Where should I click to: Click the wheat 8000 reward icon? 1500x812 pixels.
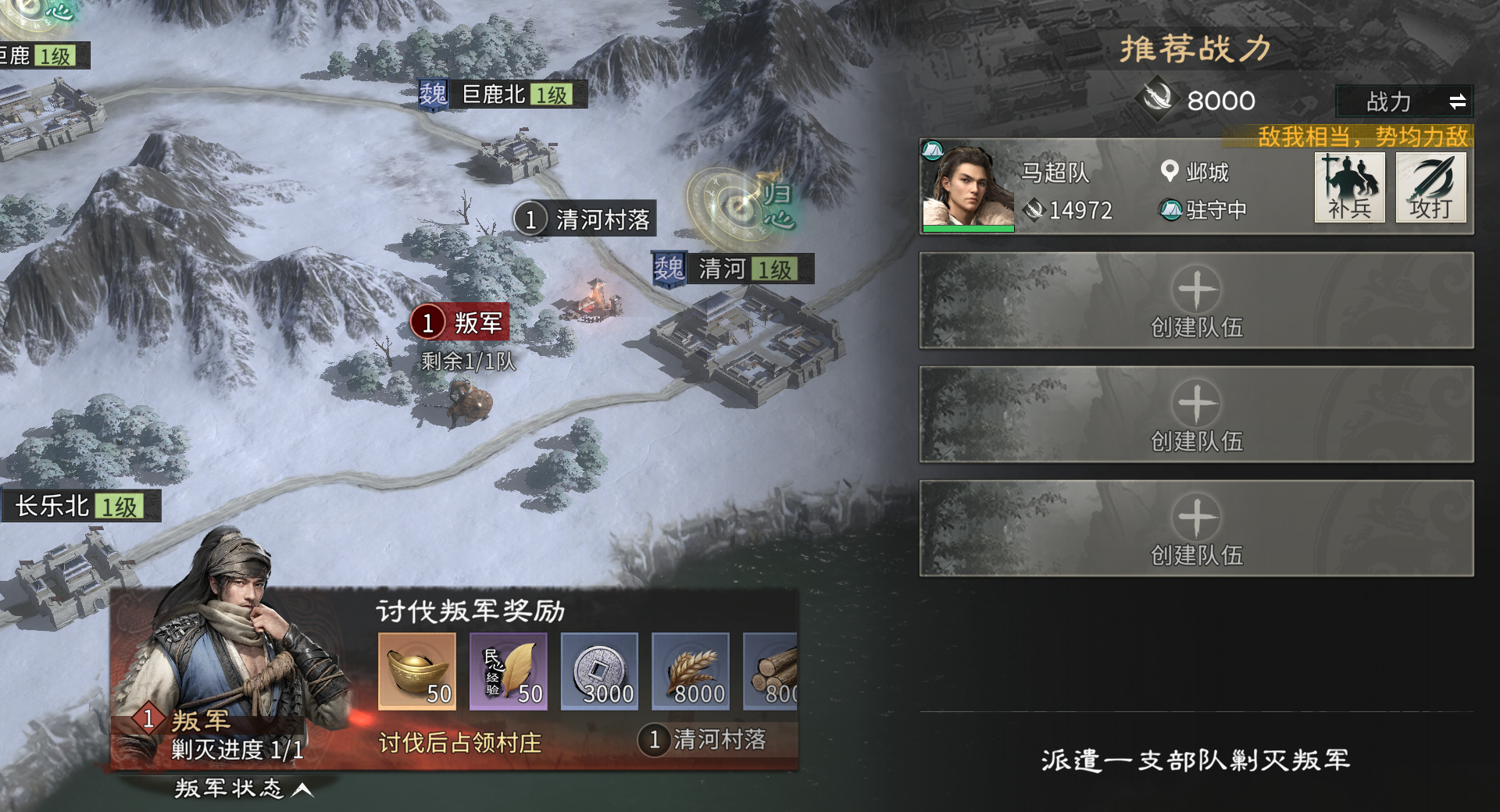pos(690,671)
